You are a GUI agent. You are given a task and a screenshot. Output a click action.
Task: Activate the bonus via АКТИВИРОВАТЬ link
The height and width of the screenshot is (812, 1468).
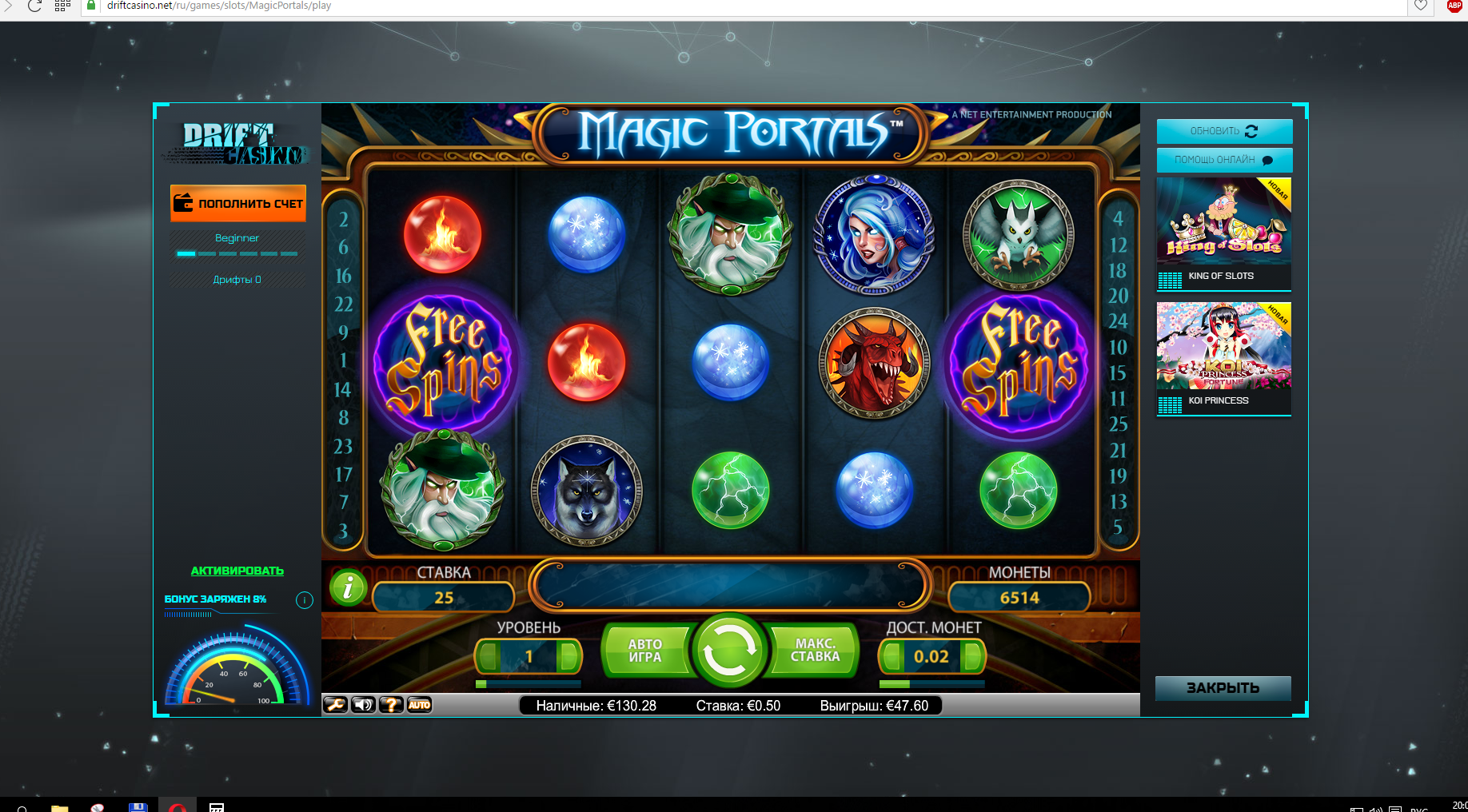pos(237,571)
